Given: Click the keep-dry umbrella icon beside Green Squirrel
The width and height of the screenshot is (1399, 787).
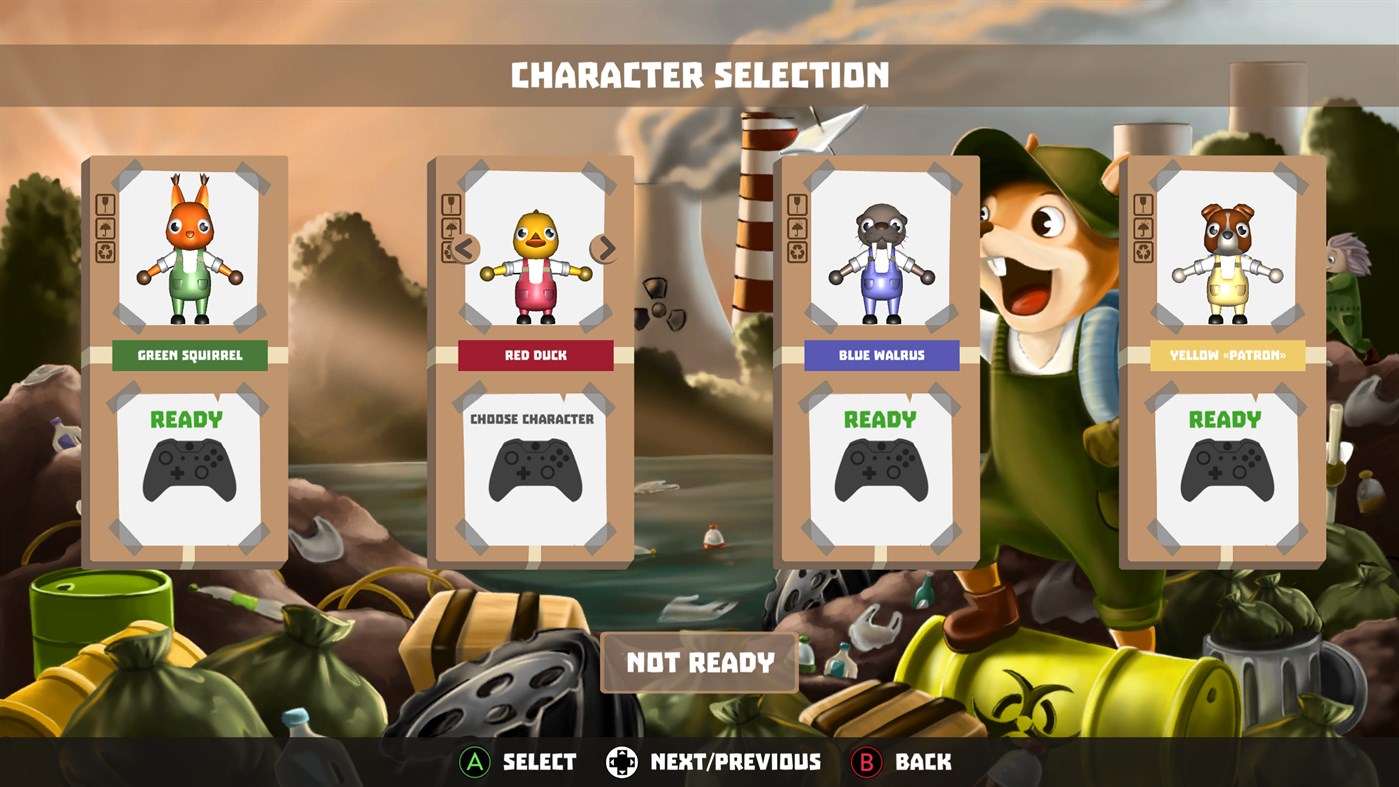Looking at the screenshot, I should click(x=106, y=229).
